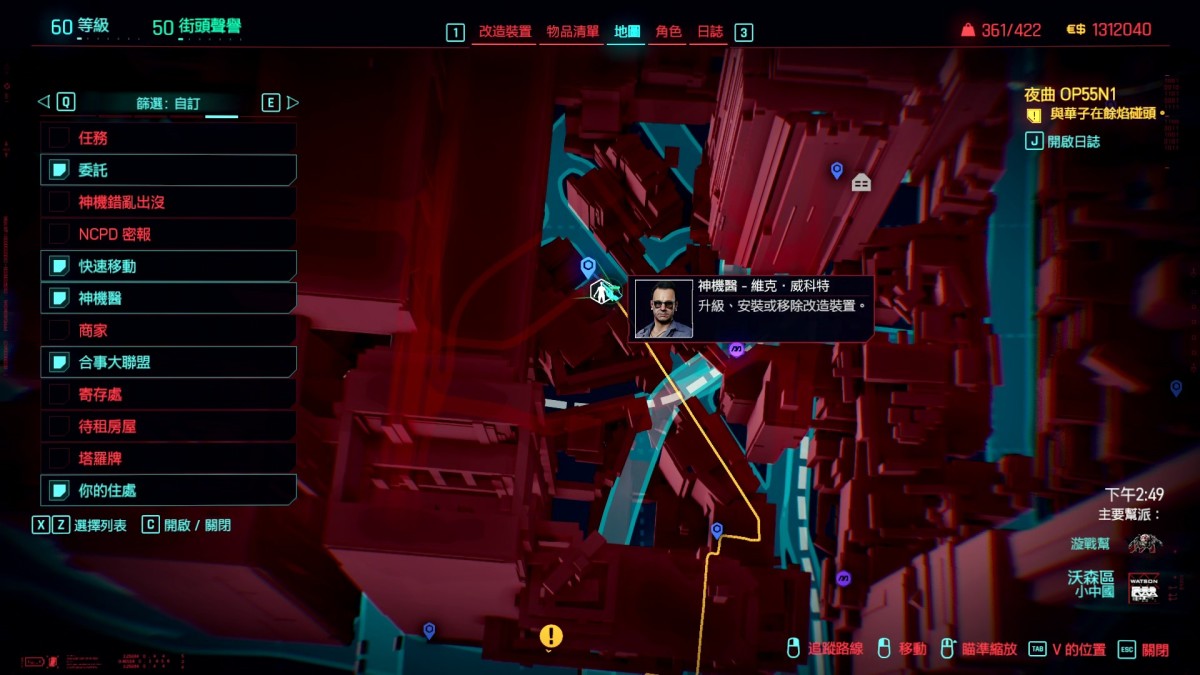
Task: Toggle the 委託 filter off
Action: (x=168, y=170)
